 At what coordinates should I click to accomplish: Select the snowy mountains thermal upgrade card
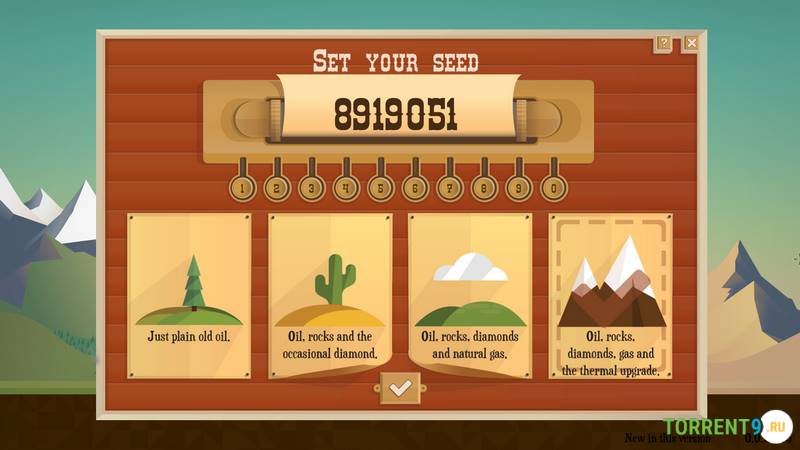coord(610,295)
